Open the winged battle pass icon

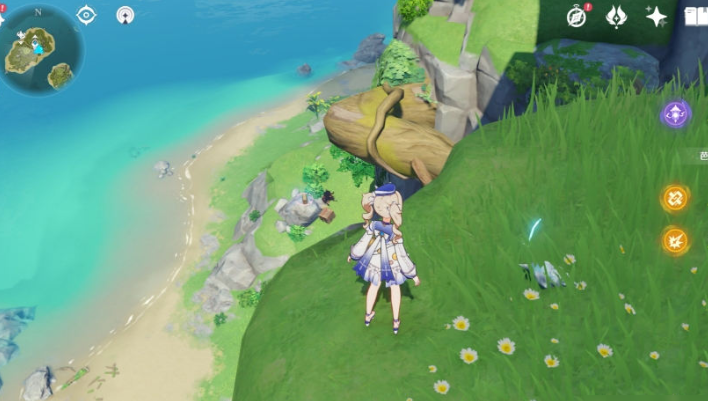click(617, 16)
